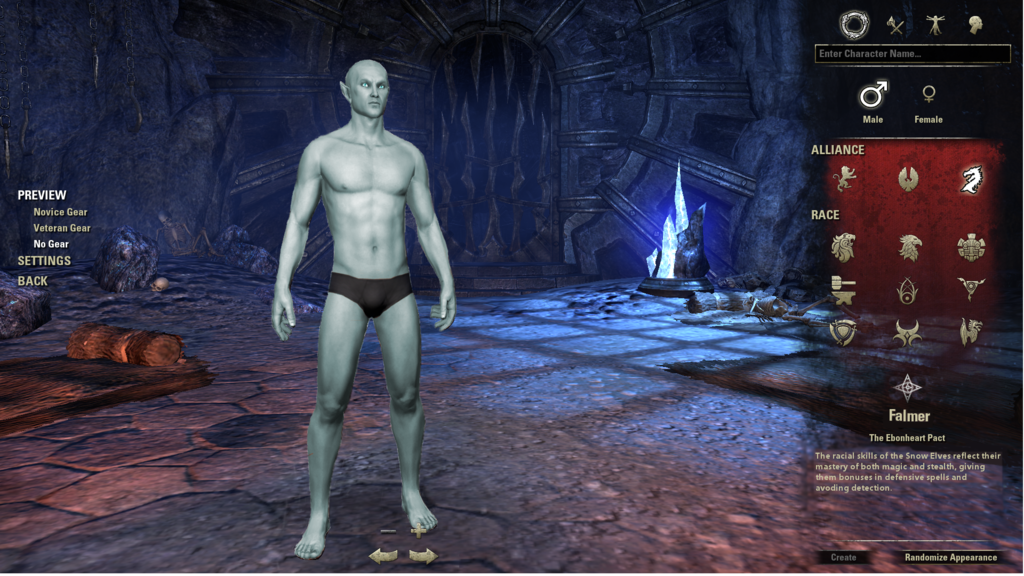1024x576 pixels.
Task: Click the Enter Character Name field
Action: coord(912,54)
